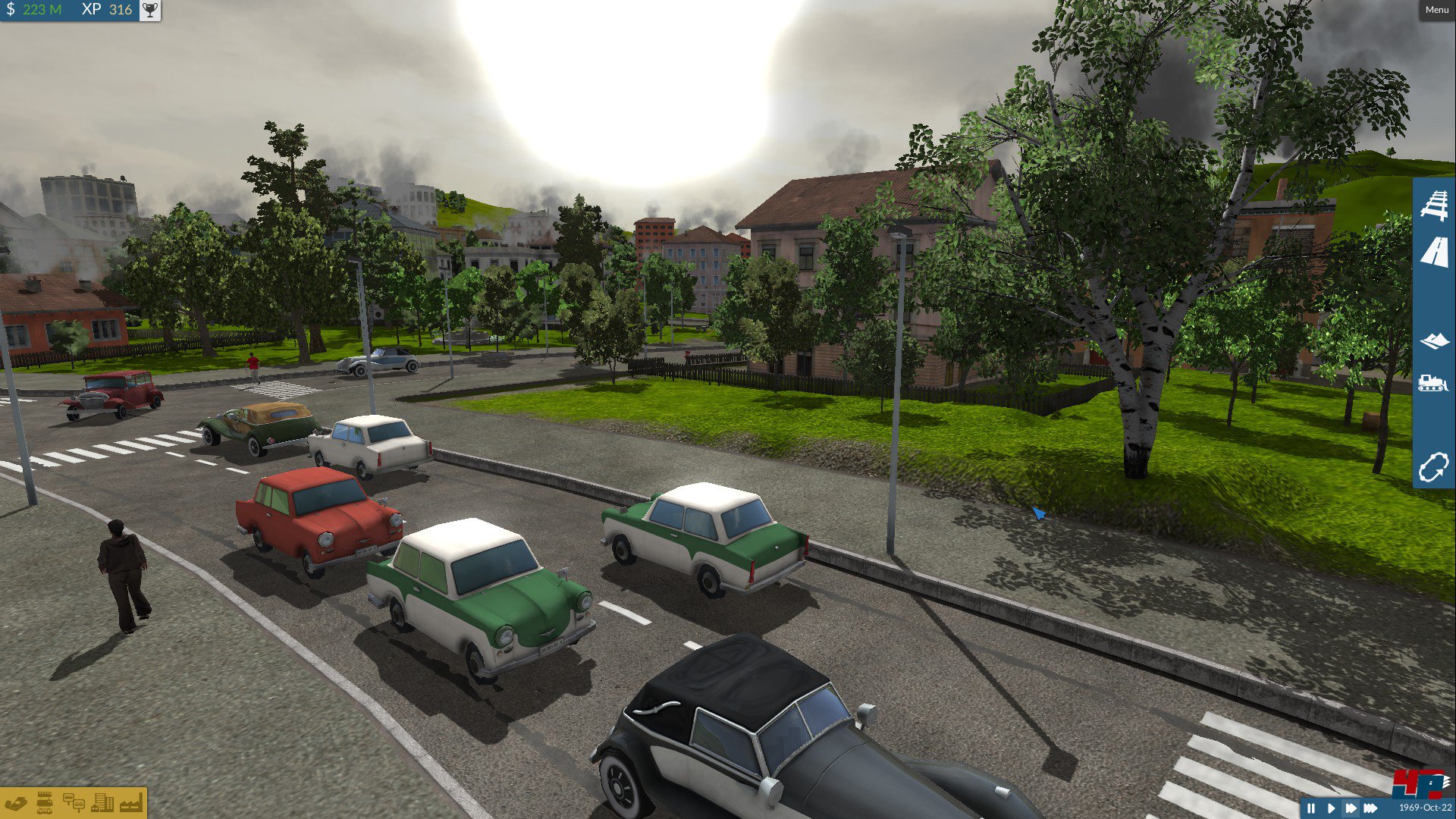Open the industries panel via factory icon
The height and width of the screenshot is (819, 1456).
pos(130,803)
